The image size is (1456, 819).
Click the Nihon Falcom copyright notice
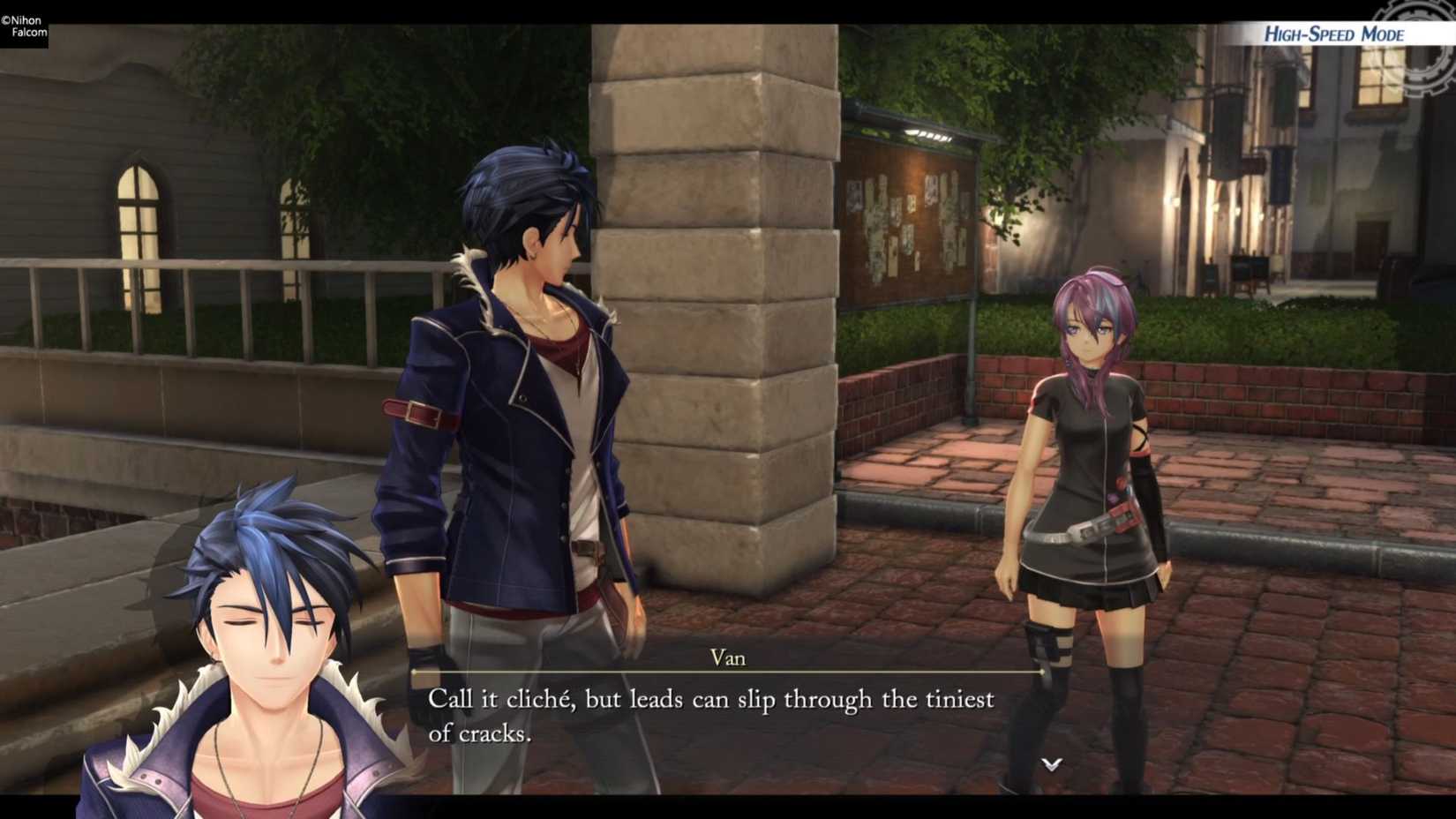pyautogui.click(x=25, y=23)
